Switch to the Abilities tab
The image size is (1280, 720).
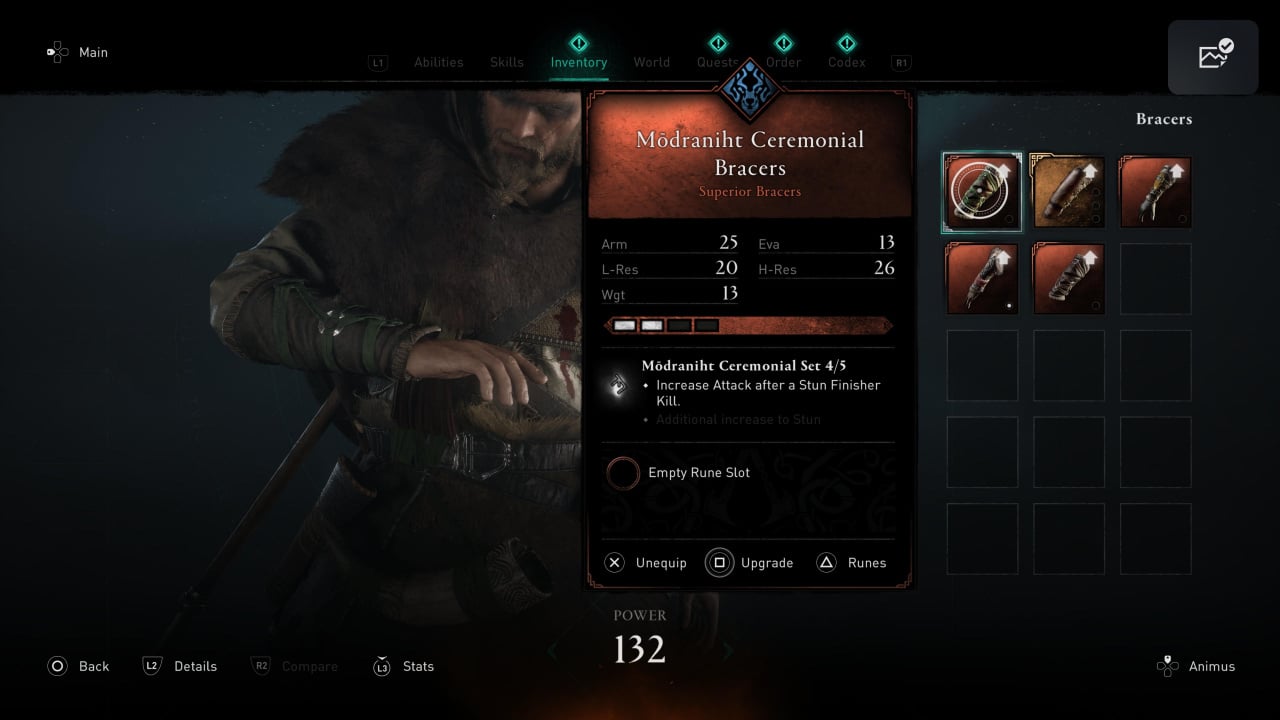point(438,62)
